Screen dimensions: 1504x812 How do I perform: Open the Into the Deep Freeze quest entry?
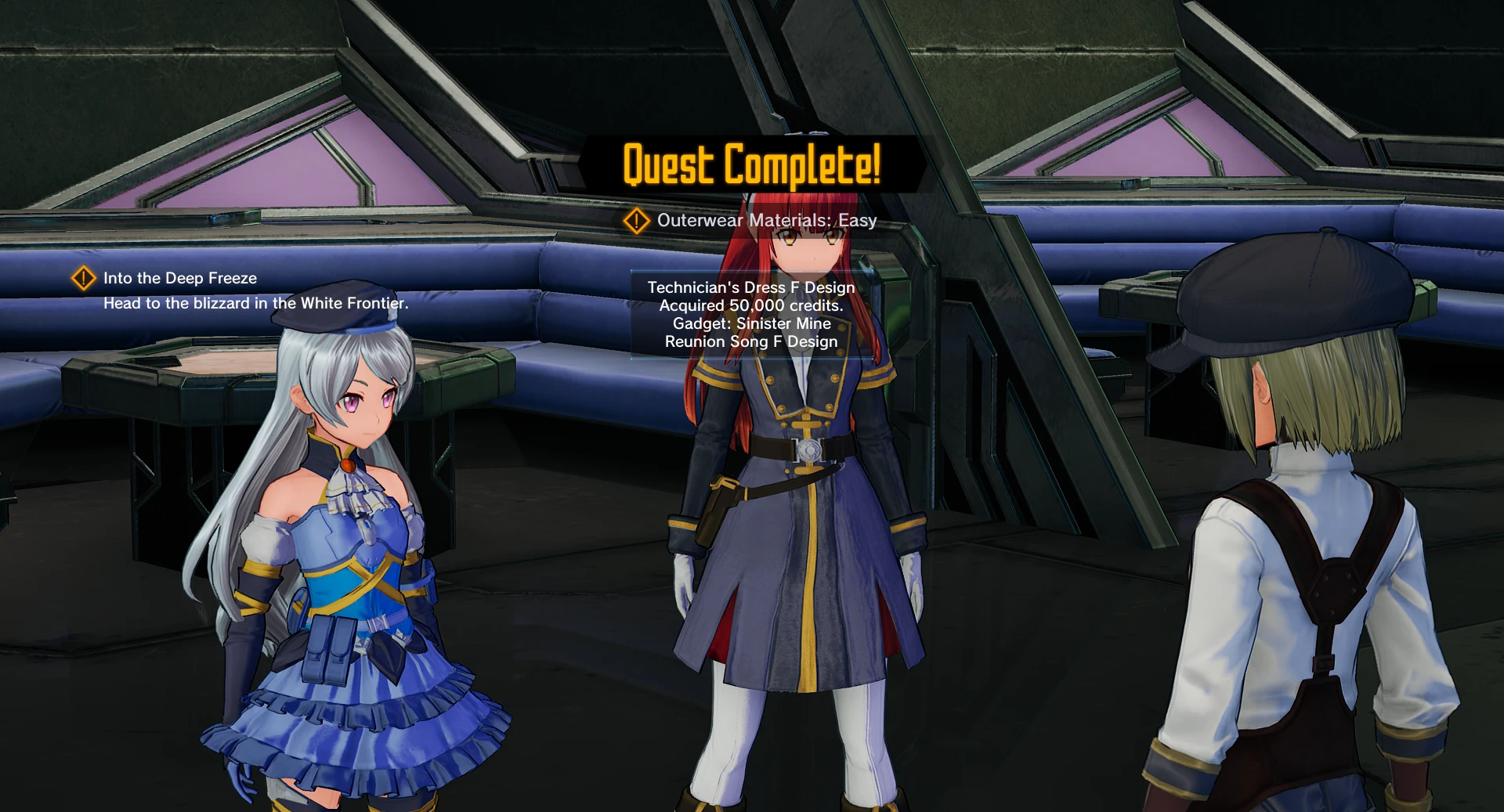[x=179, y=278]
